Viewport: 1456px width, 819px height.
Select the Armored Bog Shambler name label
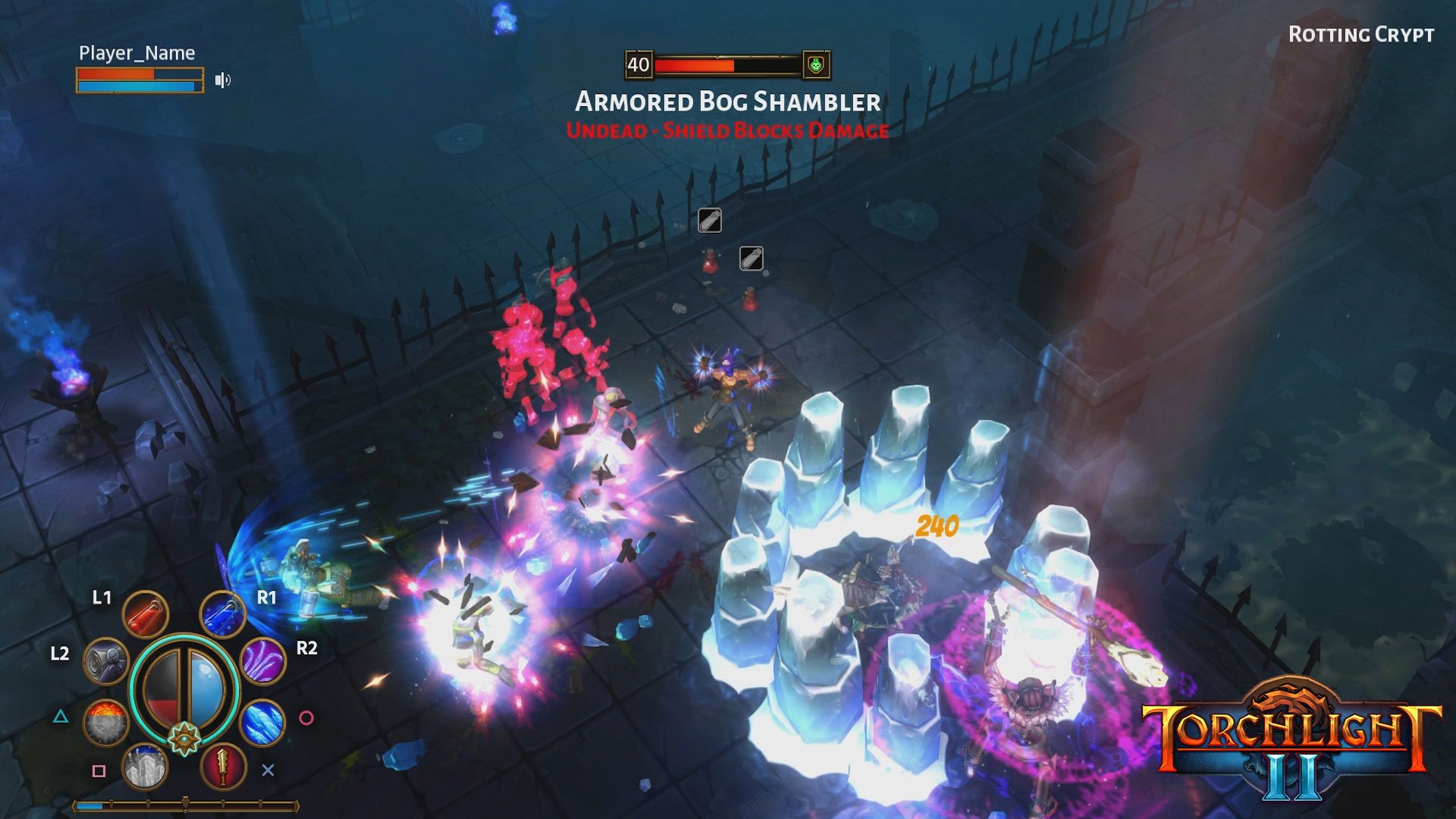coord(727,100)
